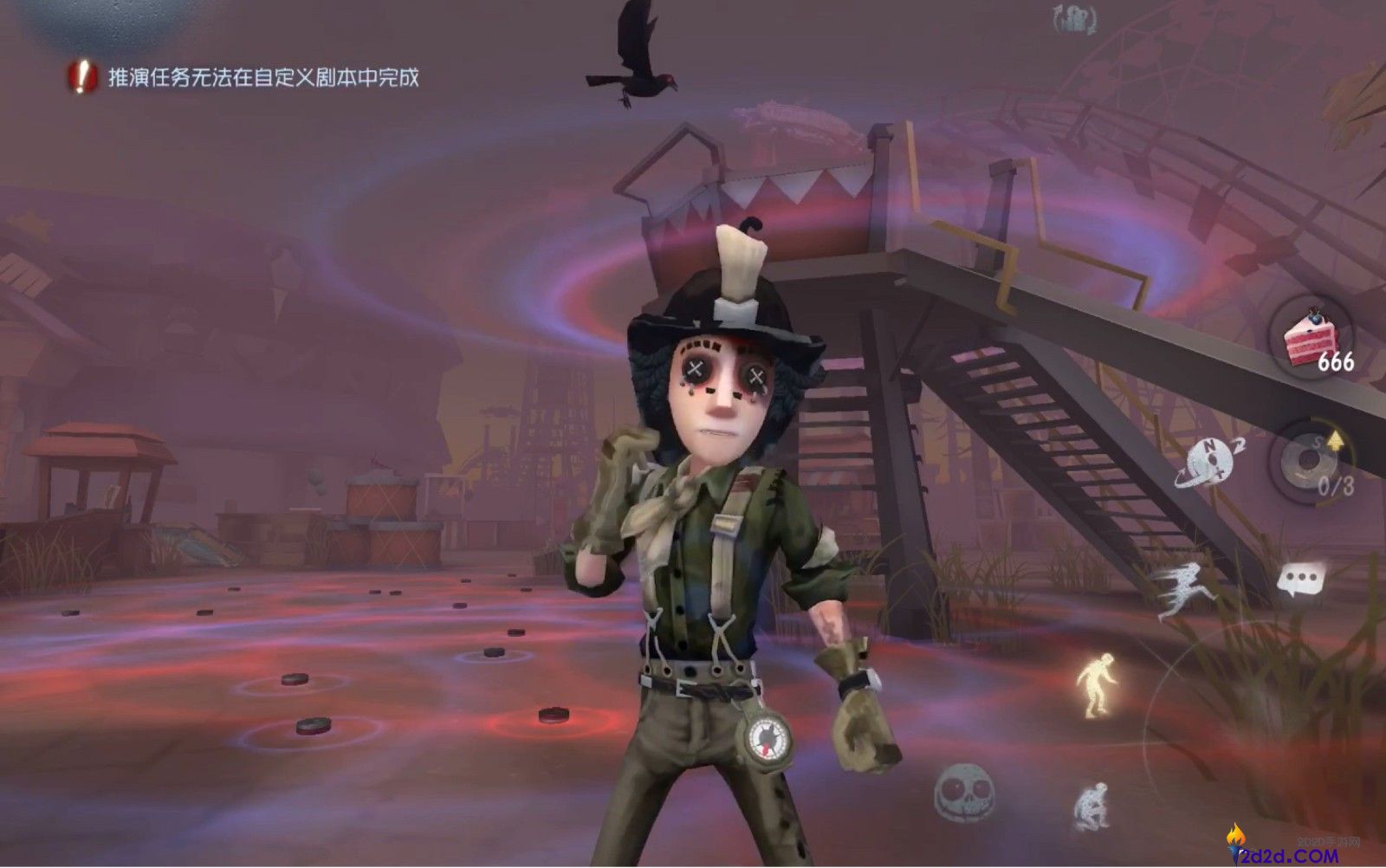The image size is (1386, 868).
Task: Click the red exclamation notice icon
Action: pos(81,77)
